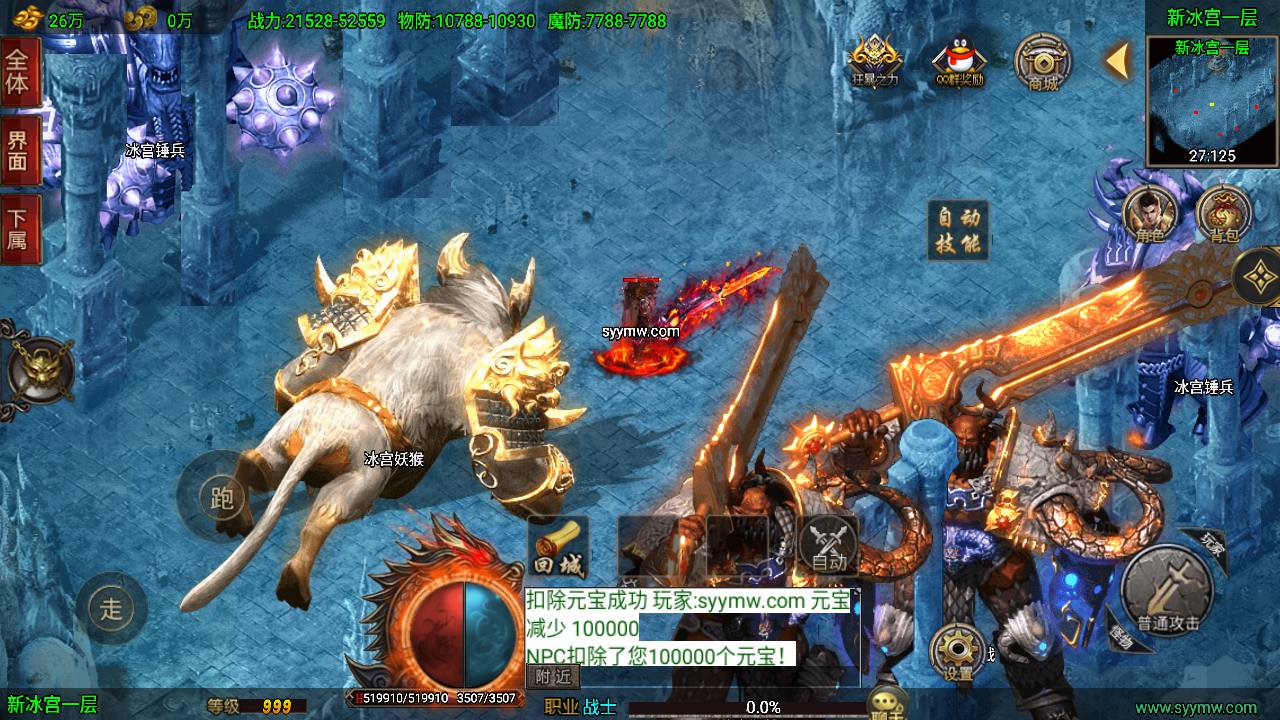Target players with the 玩家 tab
The image size is (1280, 720).
1212,543
